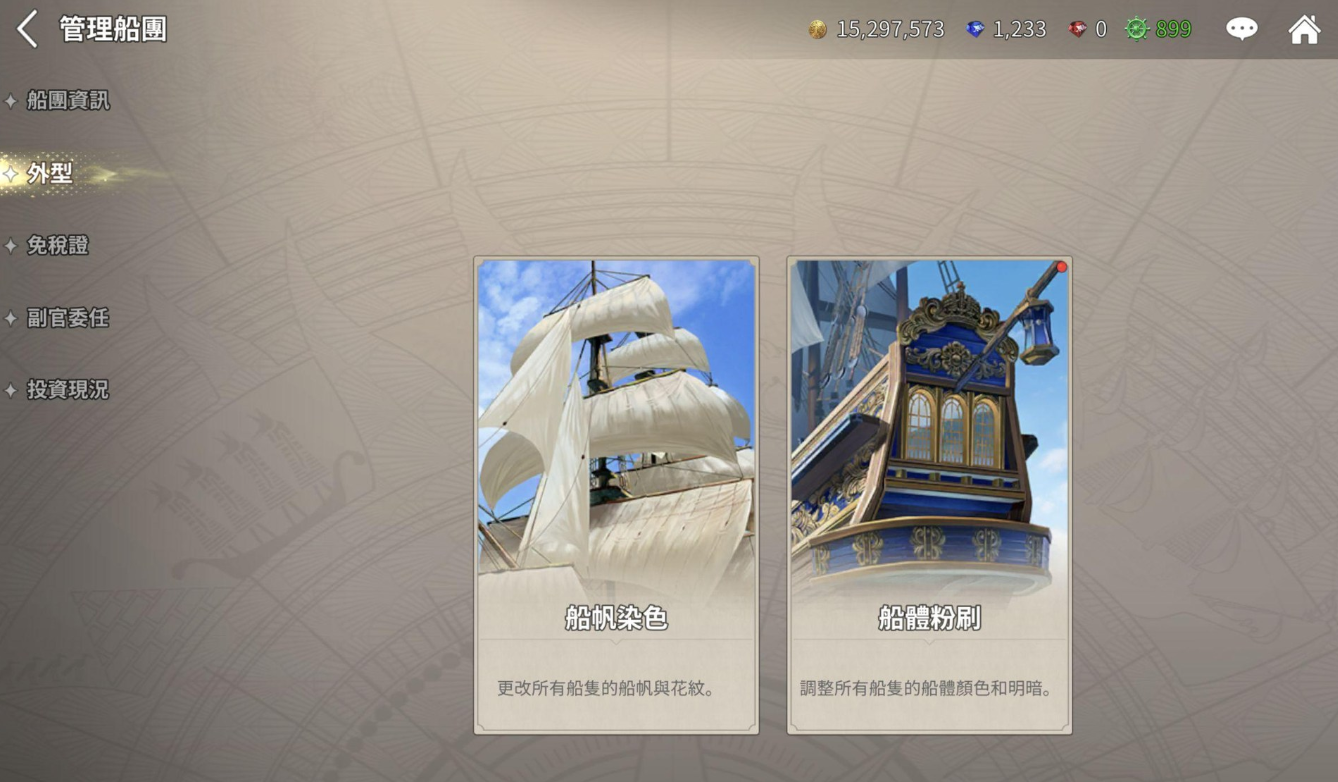Click the star bullet next to 免稅證
The height and width of the screenshot is (782, 1338).
tap(13, 245)
